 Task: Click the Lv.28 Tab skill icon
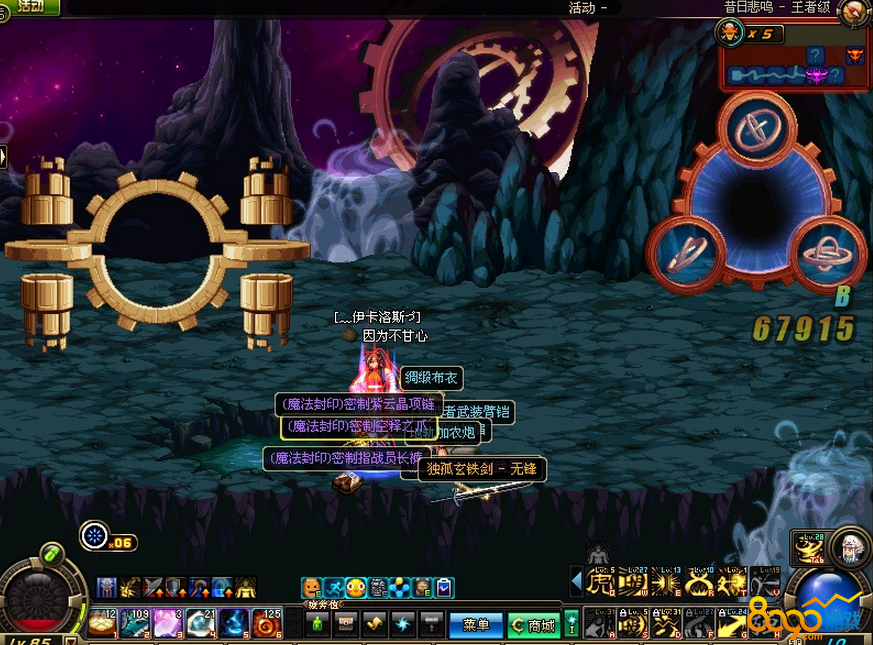coord(807,548)
